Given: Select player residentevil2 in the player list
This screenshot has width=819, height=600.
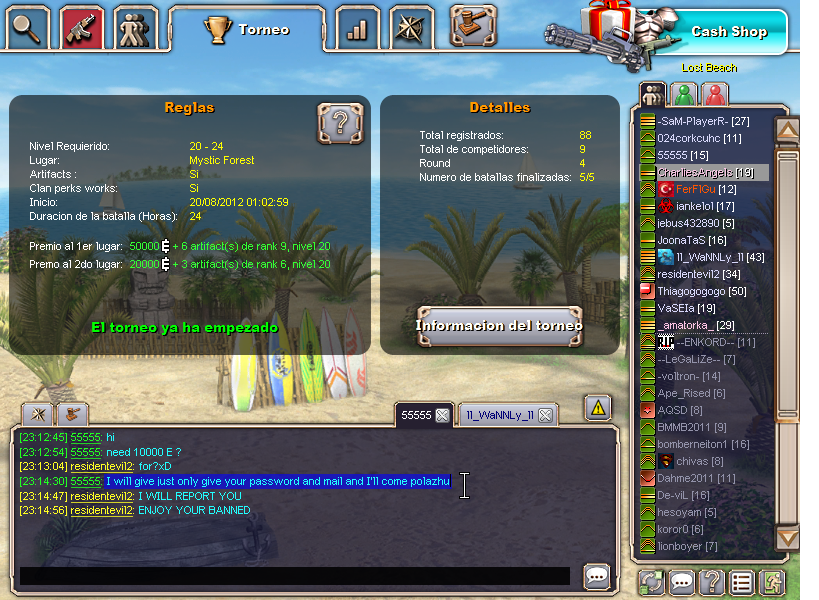Looking at the screenshot, I should click(698, 274).
